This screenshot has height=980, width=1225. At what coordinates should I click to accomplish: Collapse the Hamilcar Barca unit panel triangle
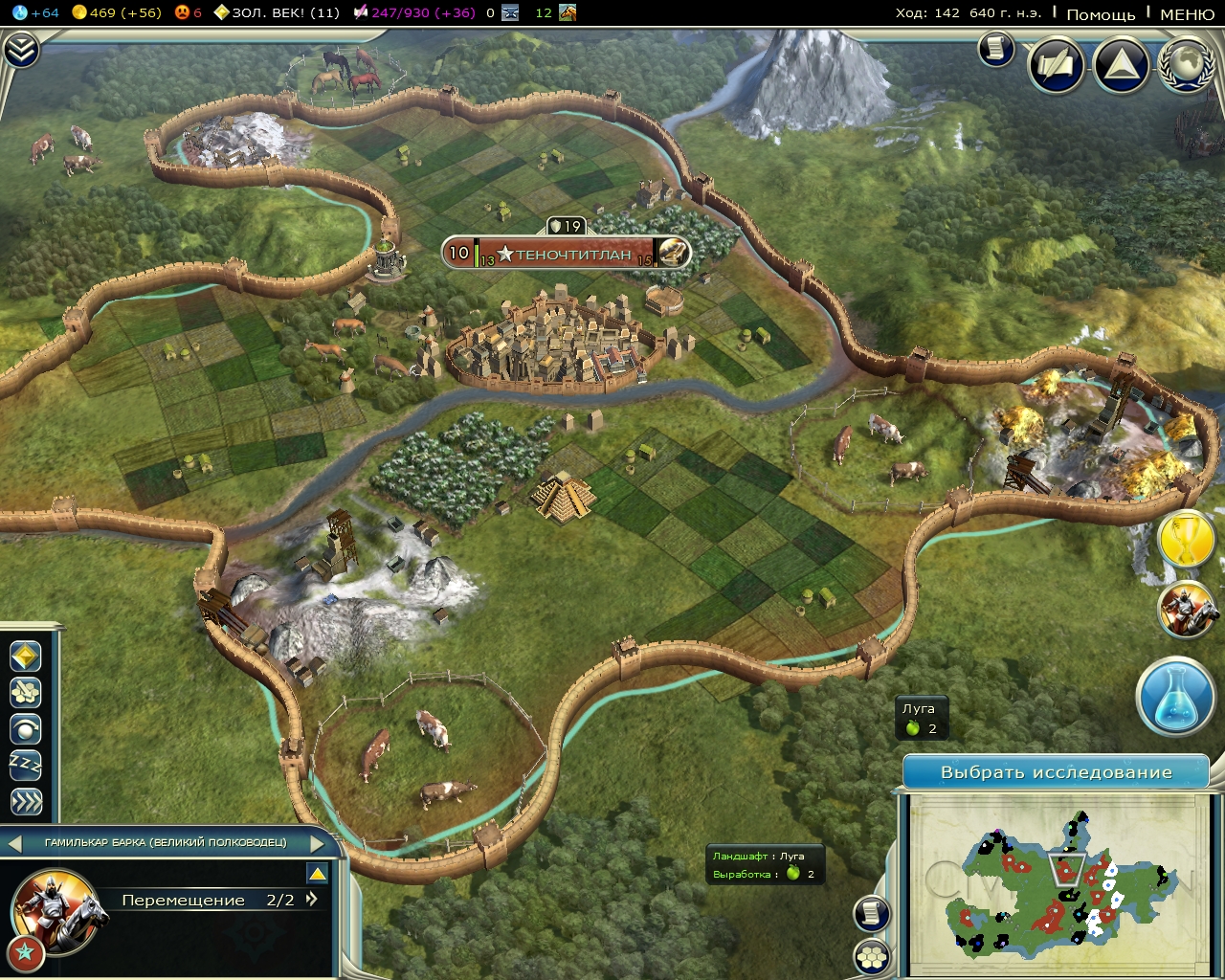click(x=319, y=874)
